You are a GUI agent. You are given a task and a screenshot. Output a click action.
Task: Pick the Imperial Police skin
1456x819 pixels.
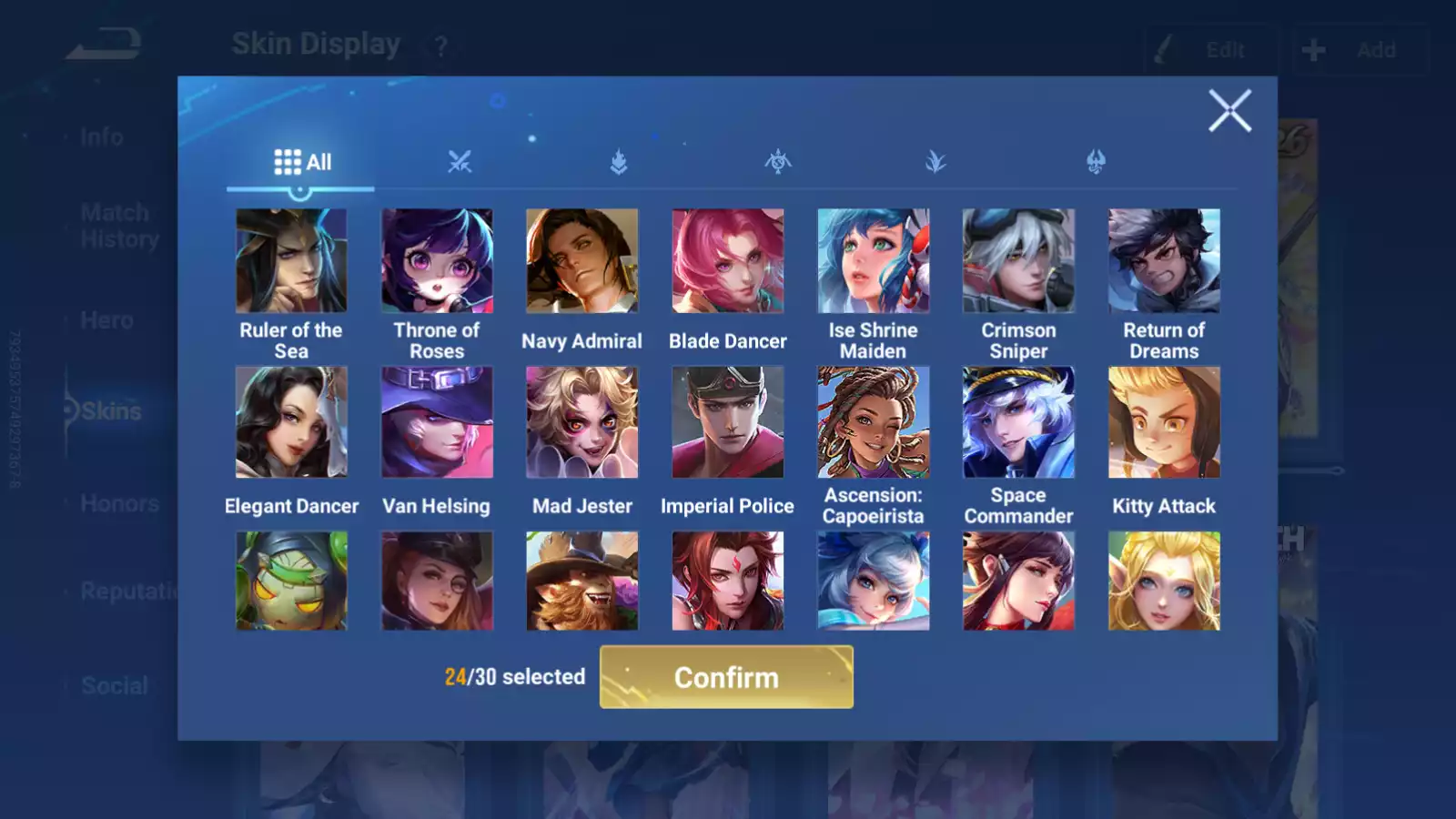[727, 422]
